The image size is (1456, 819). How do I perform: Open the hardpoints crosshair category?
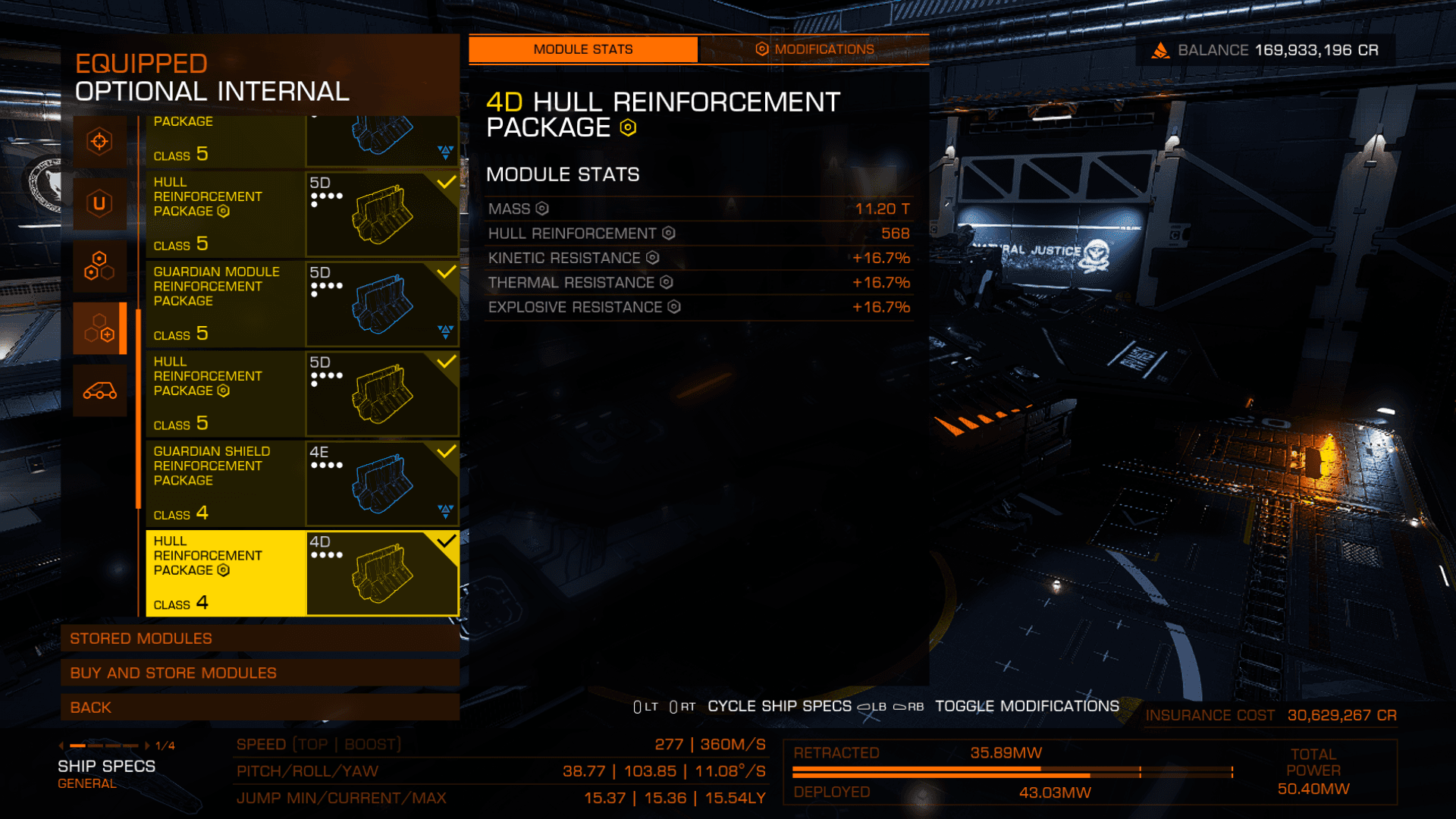[x=99, y=142]
